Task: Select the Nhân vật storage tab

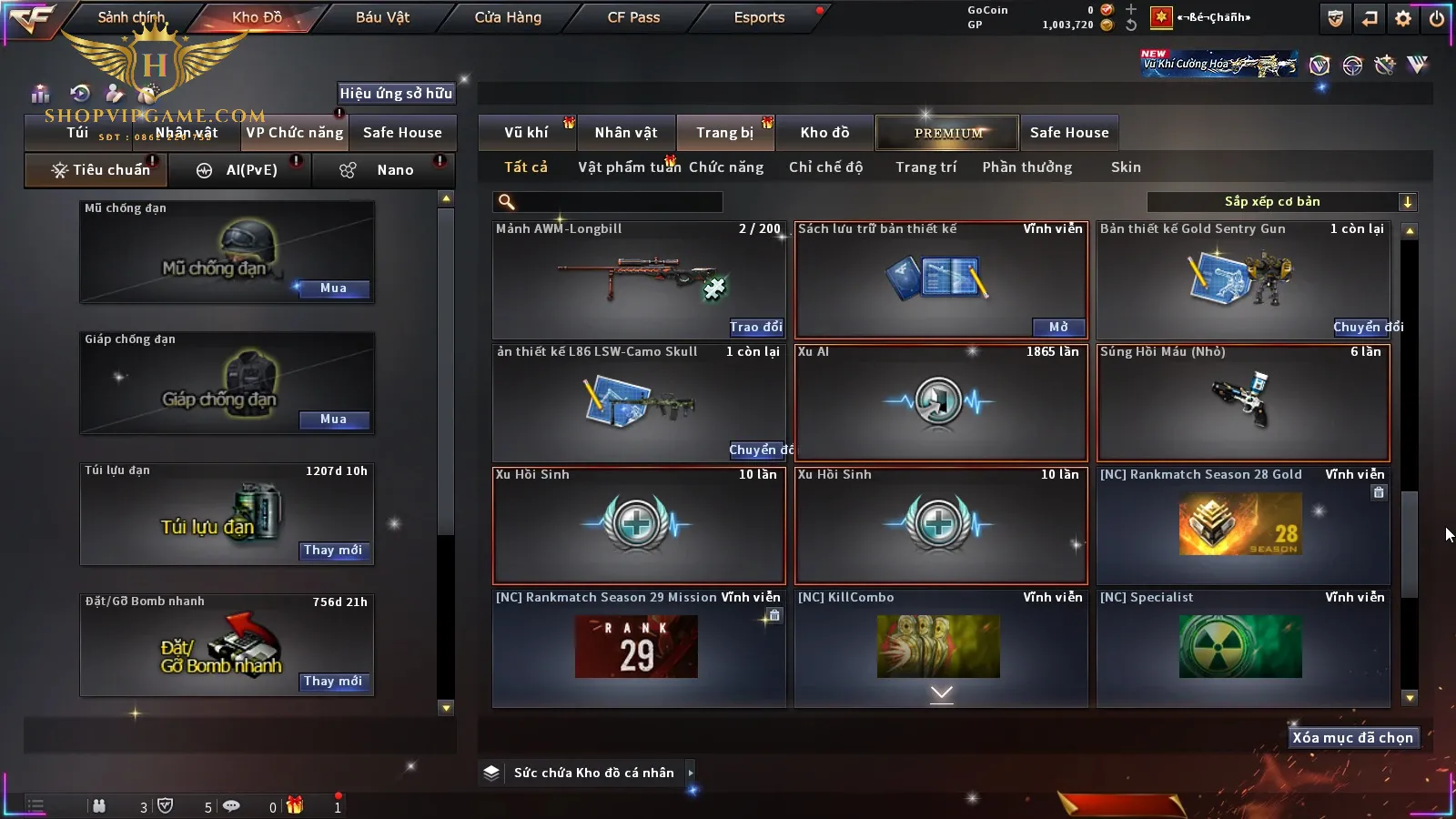Action: 626,133
